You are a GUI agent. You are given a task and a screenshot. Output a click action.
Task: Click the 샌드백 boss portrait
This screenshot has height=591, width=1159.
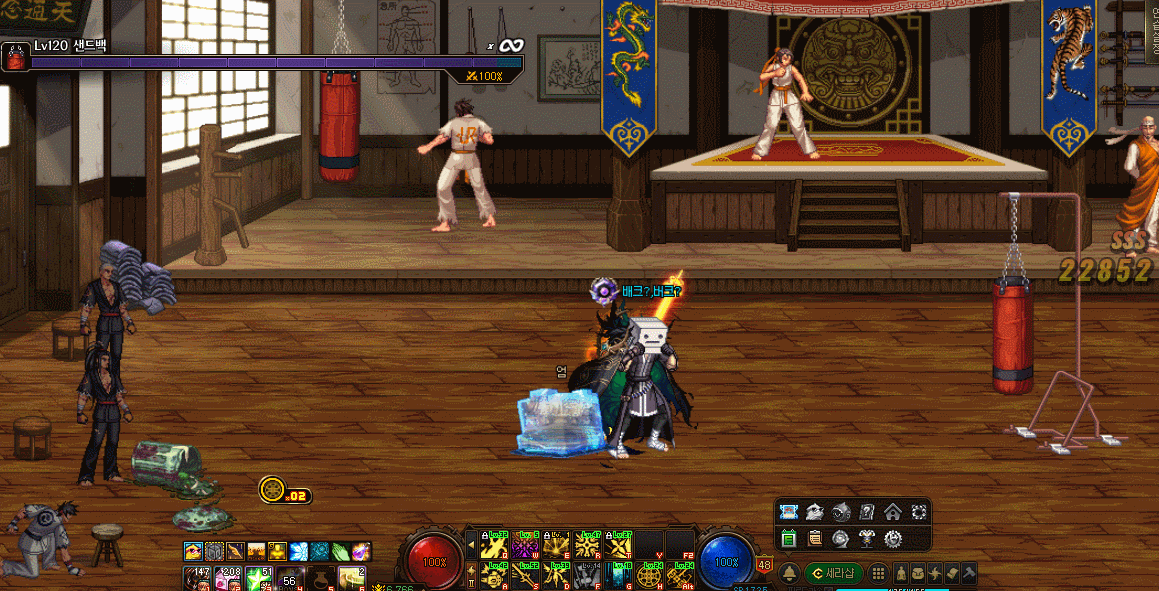15,57
